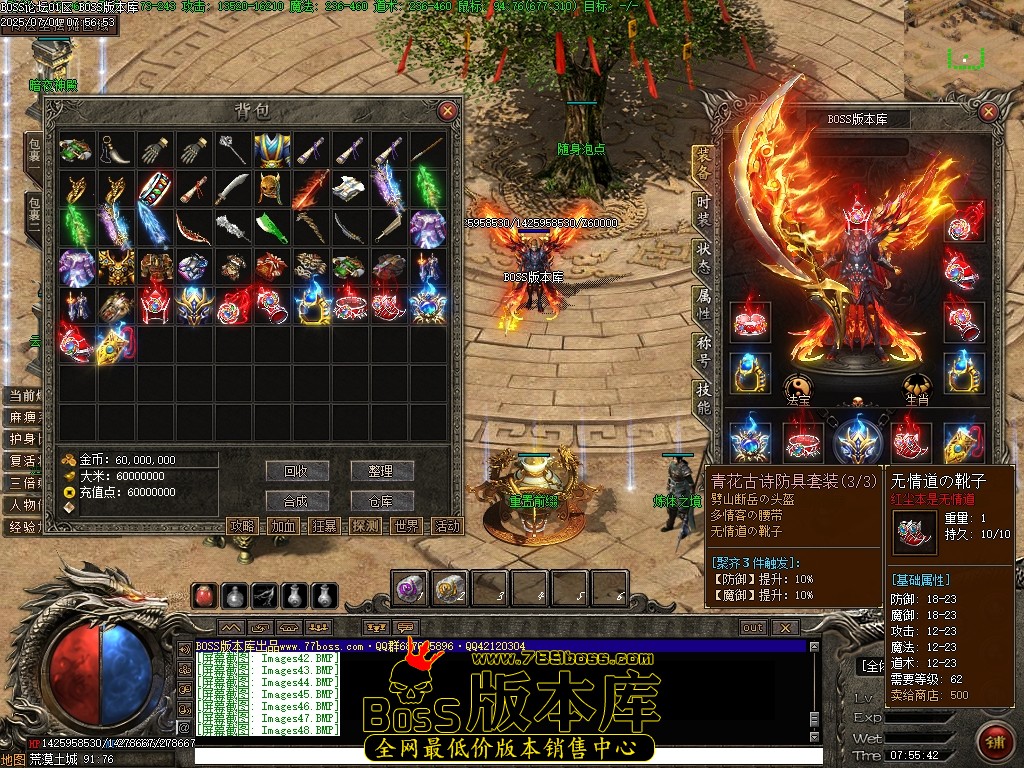The width and height of the screenshot is (1024, 768).
Task: Select the golden horned helmet in backpack
Action: click(270, 190)
